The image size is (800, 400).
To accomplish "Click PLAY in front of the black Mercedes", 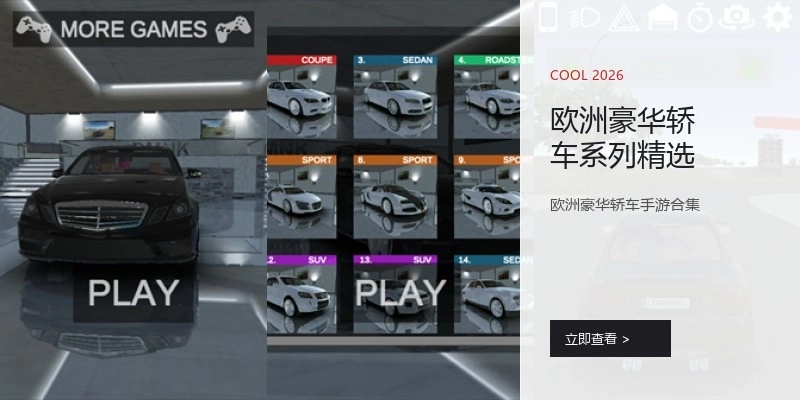I will (134, 292).
